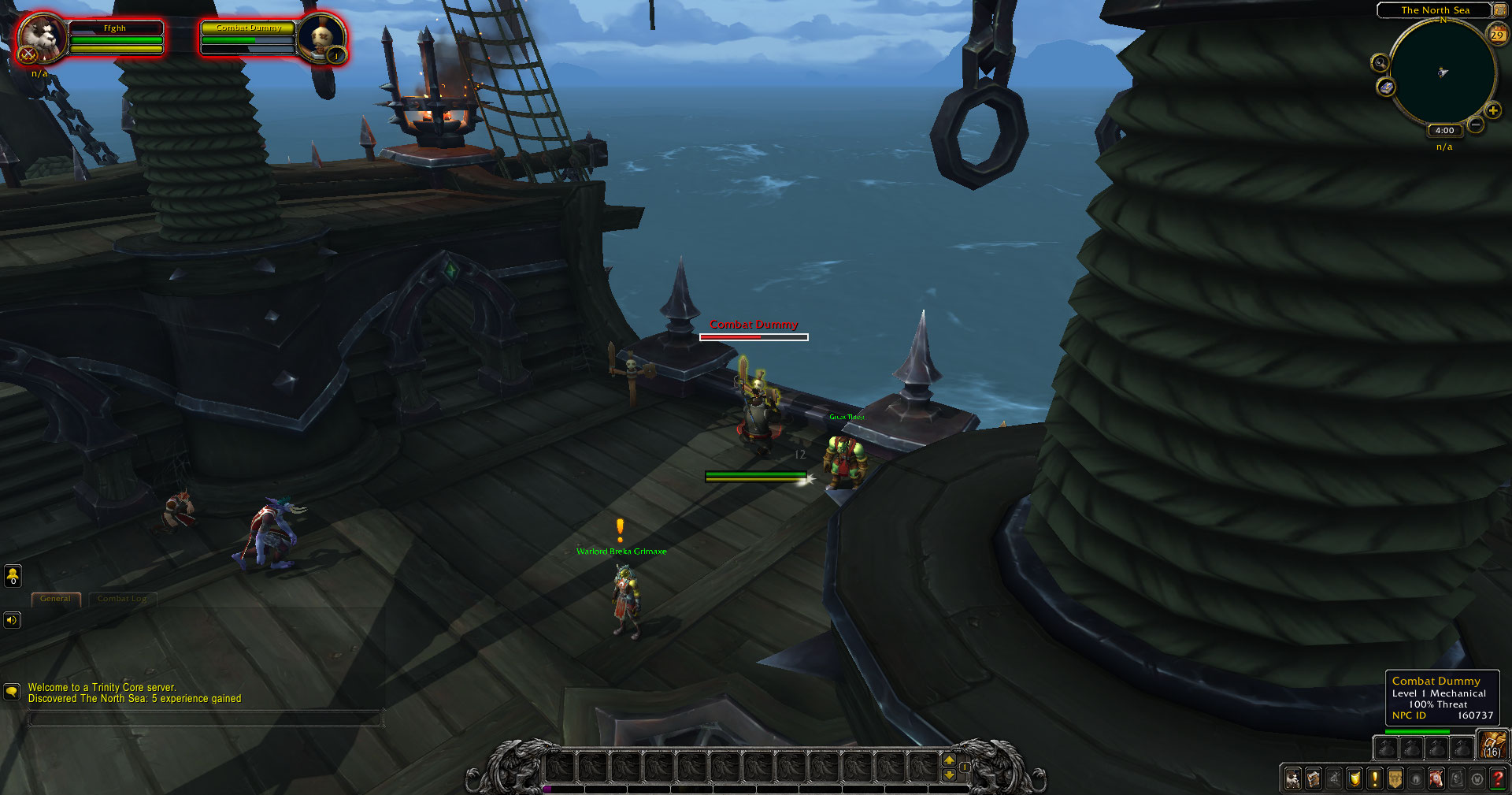Open the guild panel shield icon
The height and width of the screenshot is (795, 1512).
(x=1354, y=778)
